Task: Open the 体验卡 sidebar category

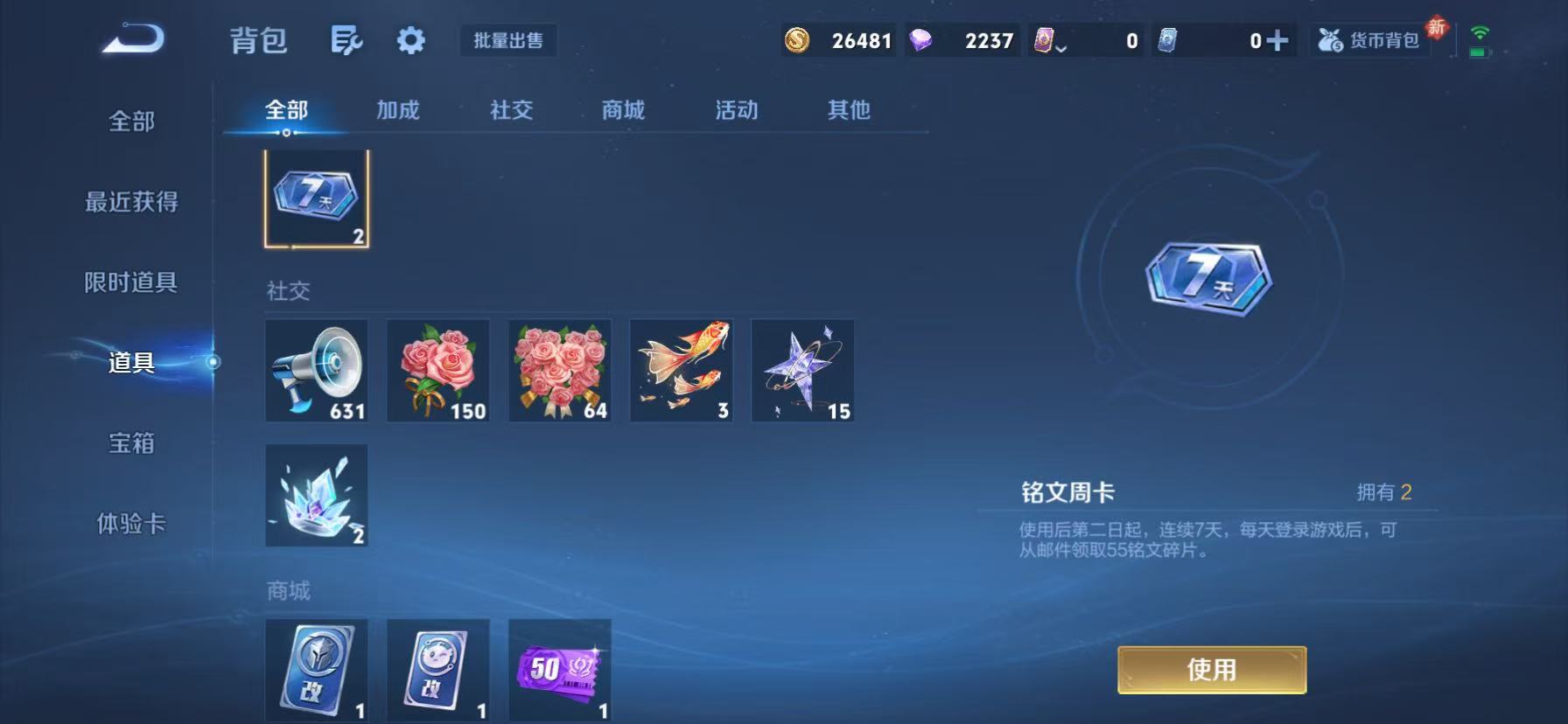Action: [131, 523]
